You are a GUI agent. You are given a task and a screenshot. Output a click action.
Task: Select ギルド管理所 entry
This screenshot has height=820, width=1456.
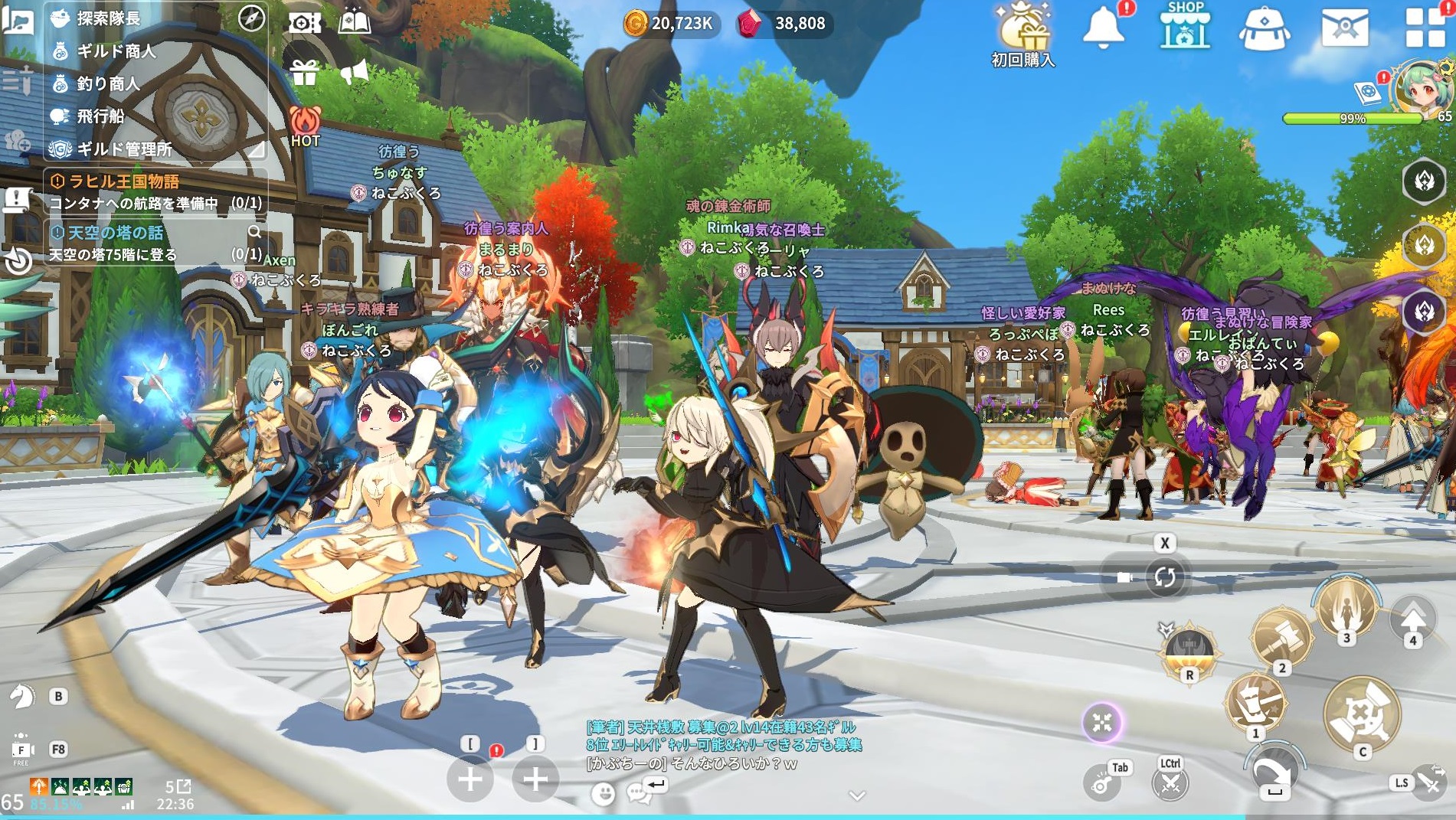point(123,149)
